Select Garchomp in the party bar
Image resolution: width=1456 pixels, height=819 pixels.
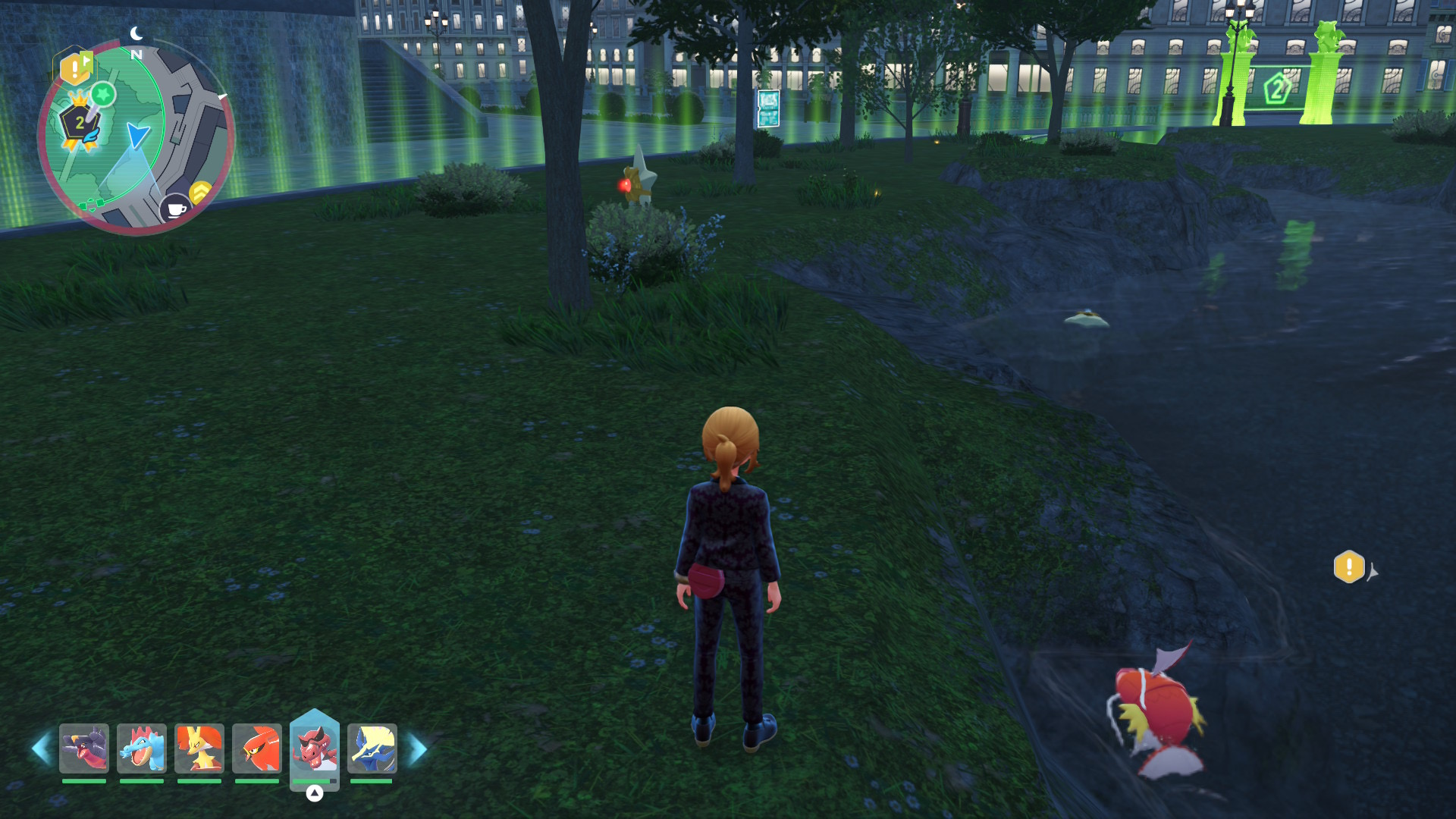pyautogui.click(x=84, y=748)
